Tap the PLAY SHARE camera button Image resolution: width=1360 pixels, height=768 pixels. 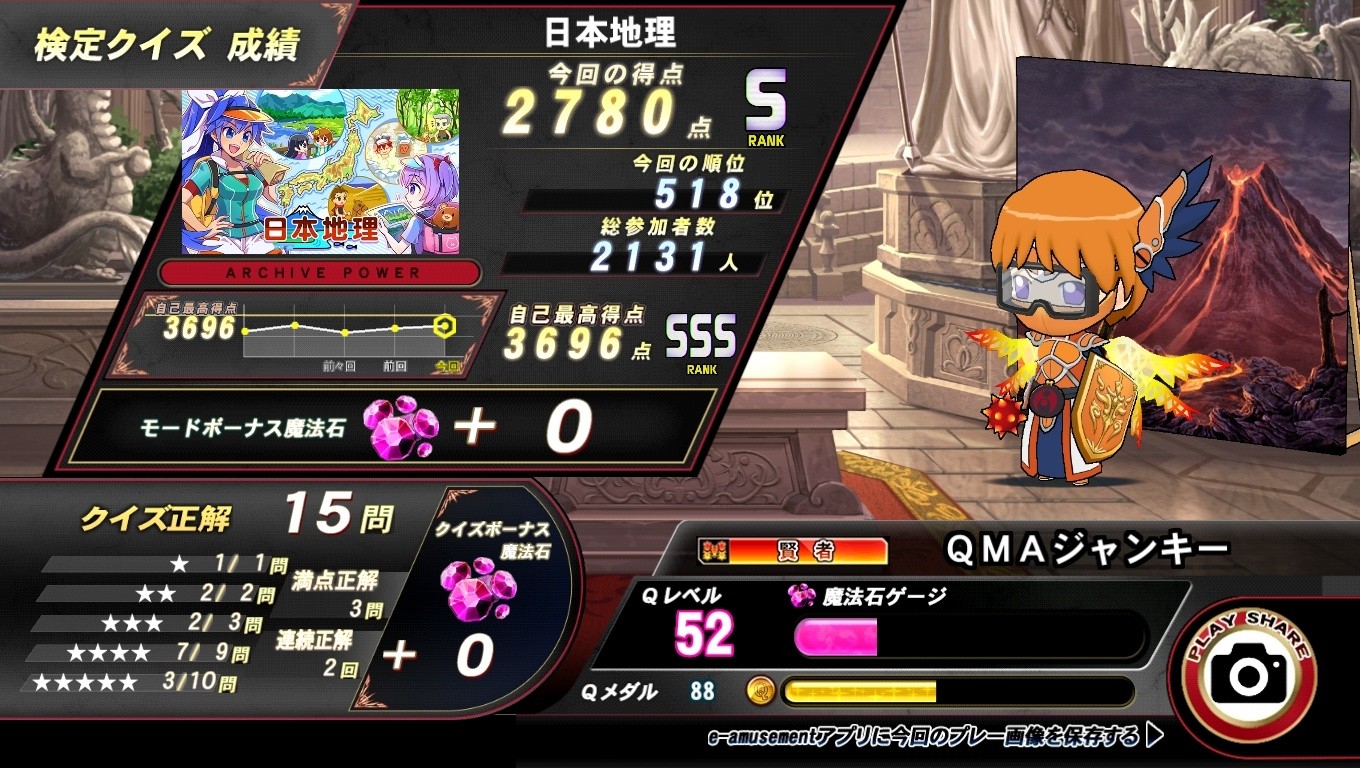coord(1248,673)
